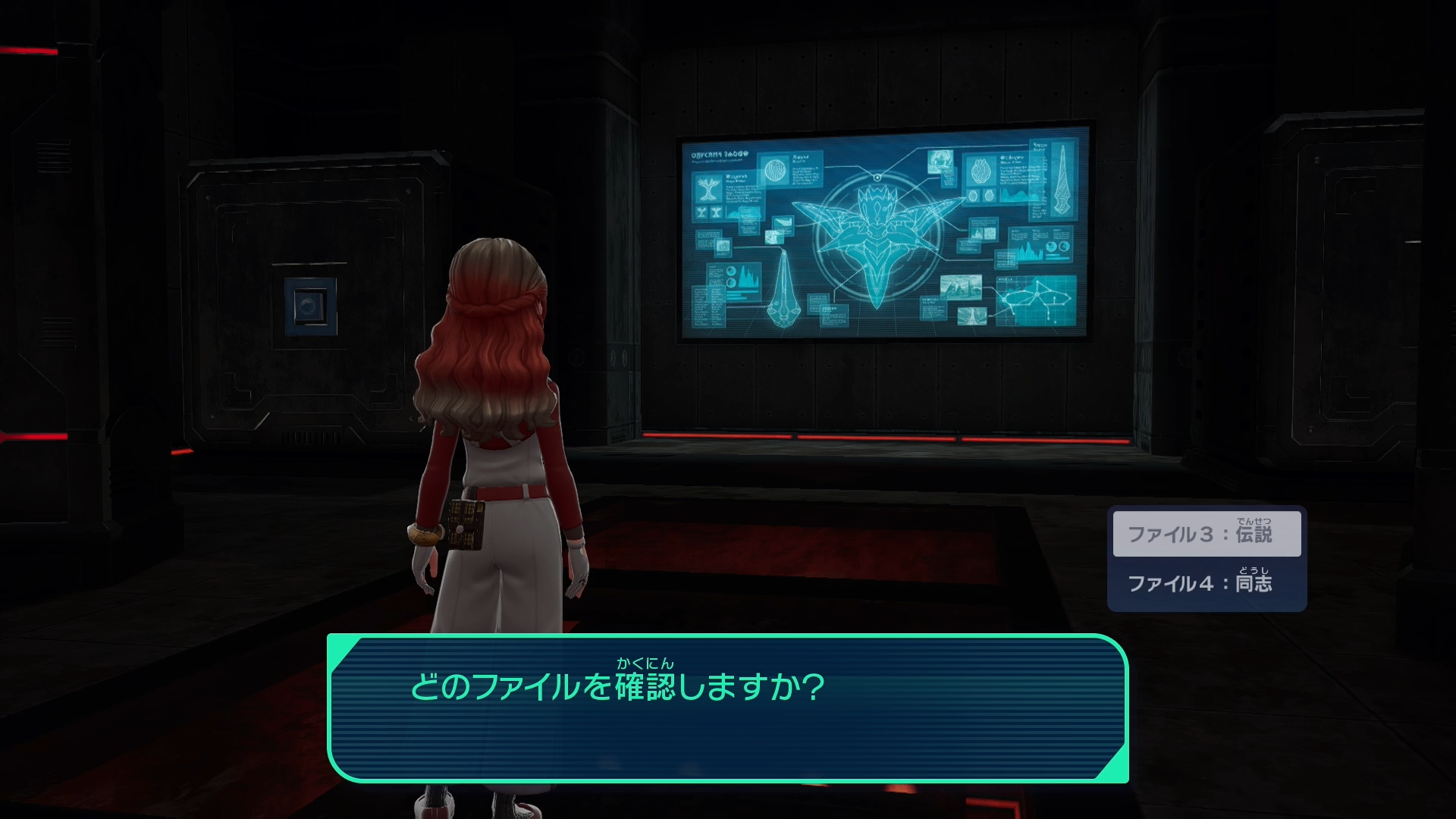Select the ファイル3：伝説 option

1206,534
